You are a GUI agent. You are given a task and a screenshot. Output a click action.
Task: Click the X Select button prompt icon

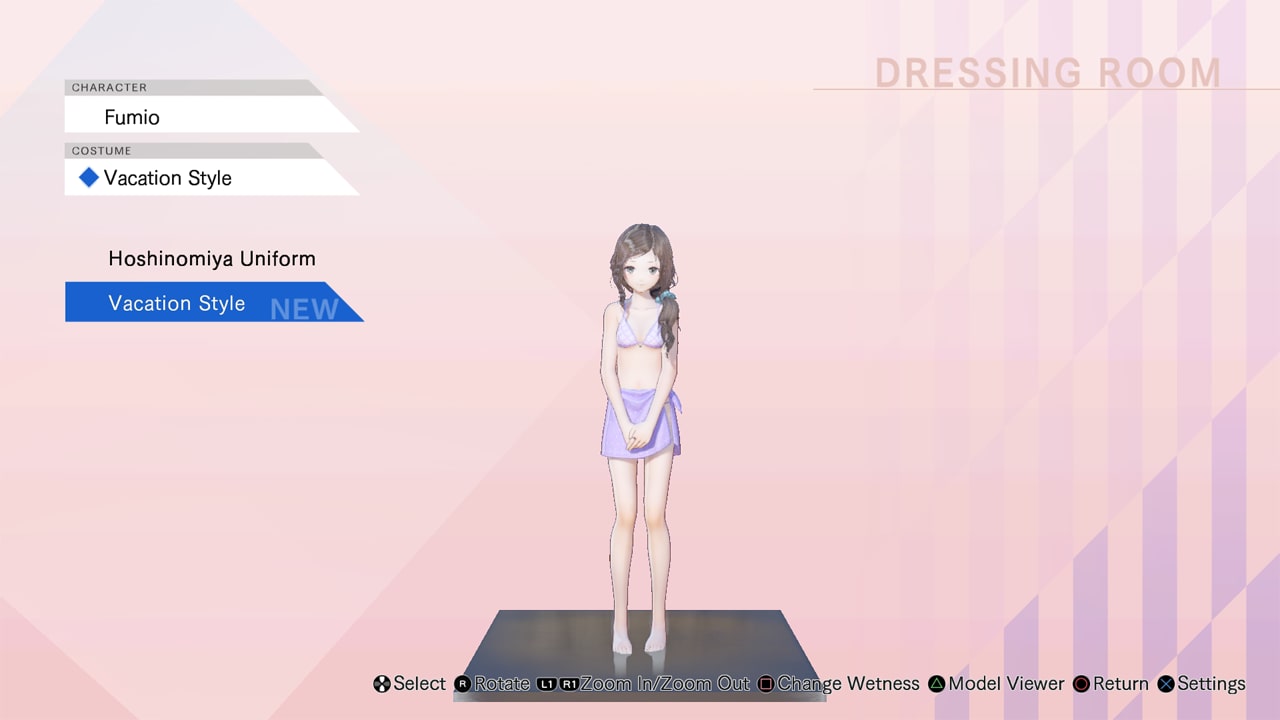click(x=381, y=684)
